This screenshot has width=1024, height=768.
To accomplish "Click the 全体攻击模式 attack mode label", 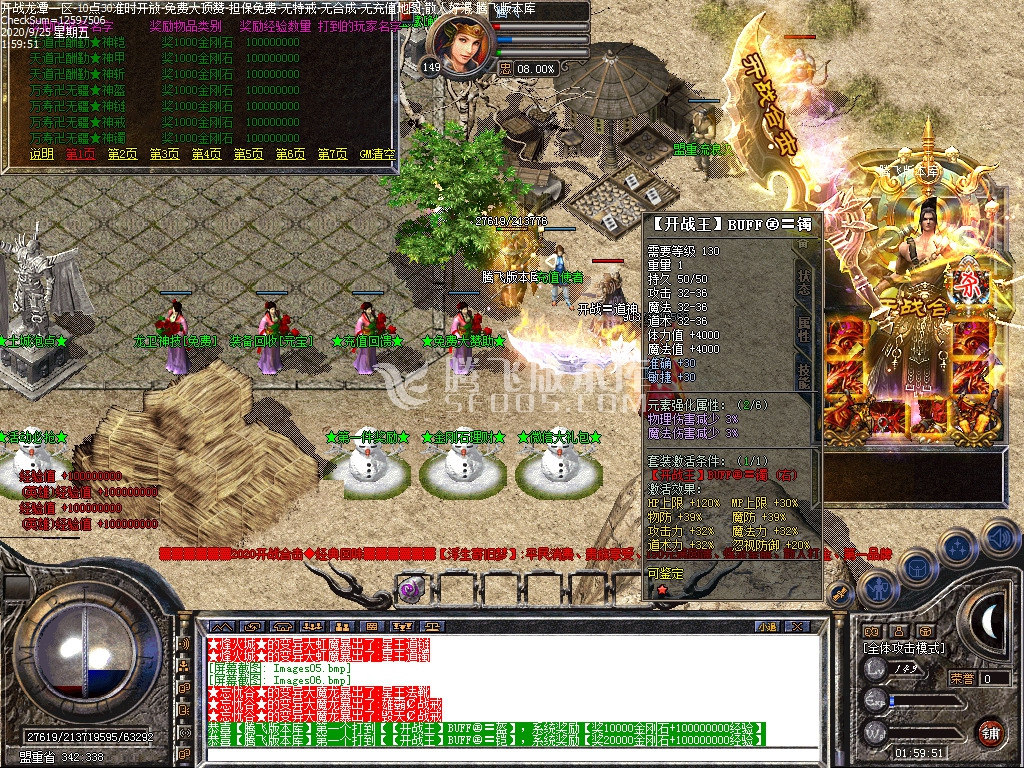I will click(x=904, y=648).
